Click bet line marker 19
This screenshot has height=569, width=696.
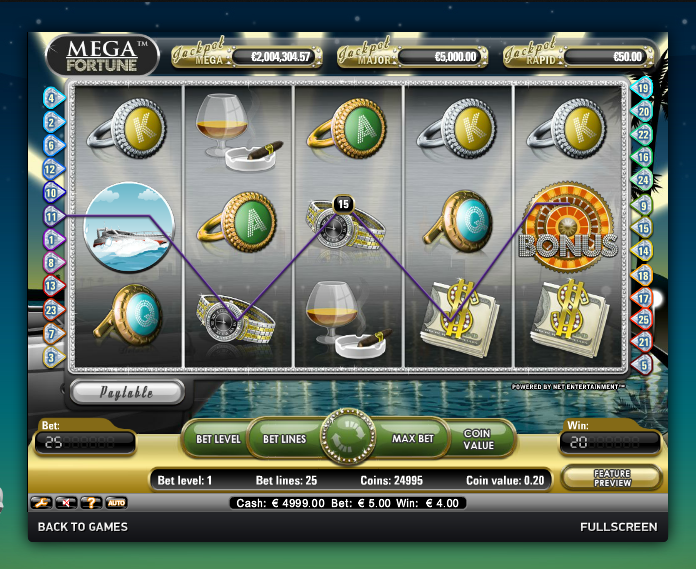pos(644,87)
